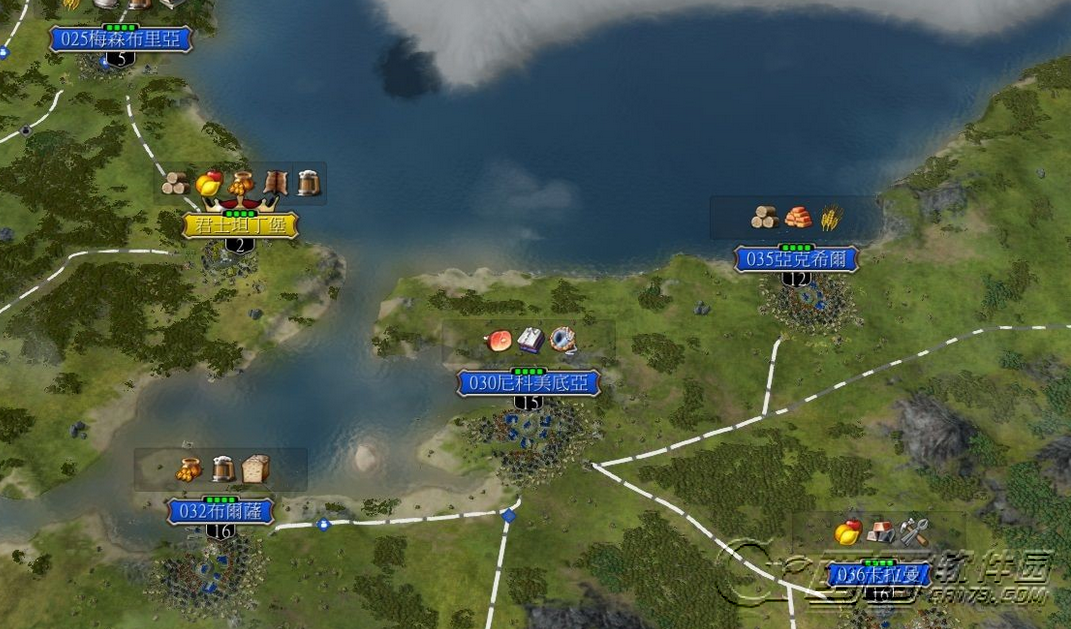
Task: Select the beer mug icon above 君士坦丁堡
Action: point(308,183)
